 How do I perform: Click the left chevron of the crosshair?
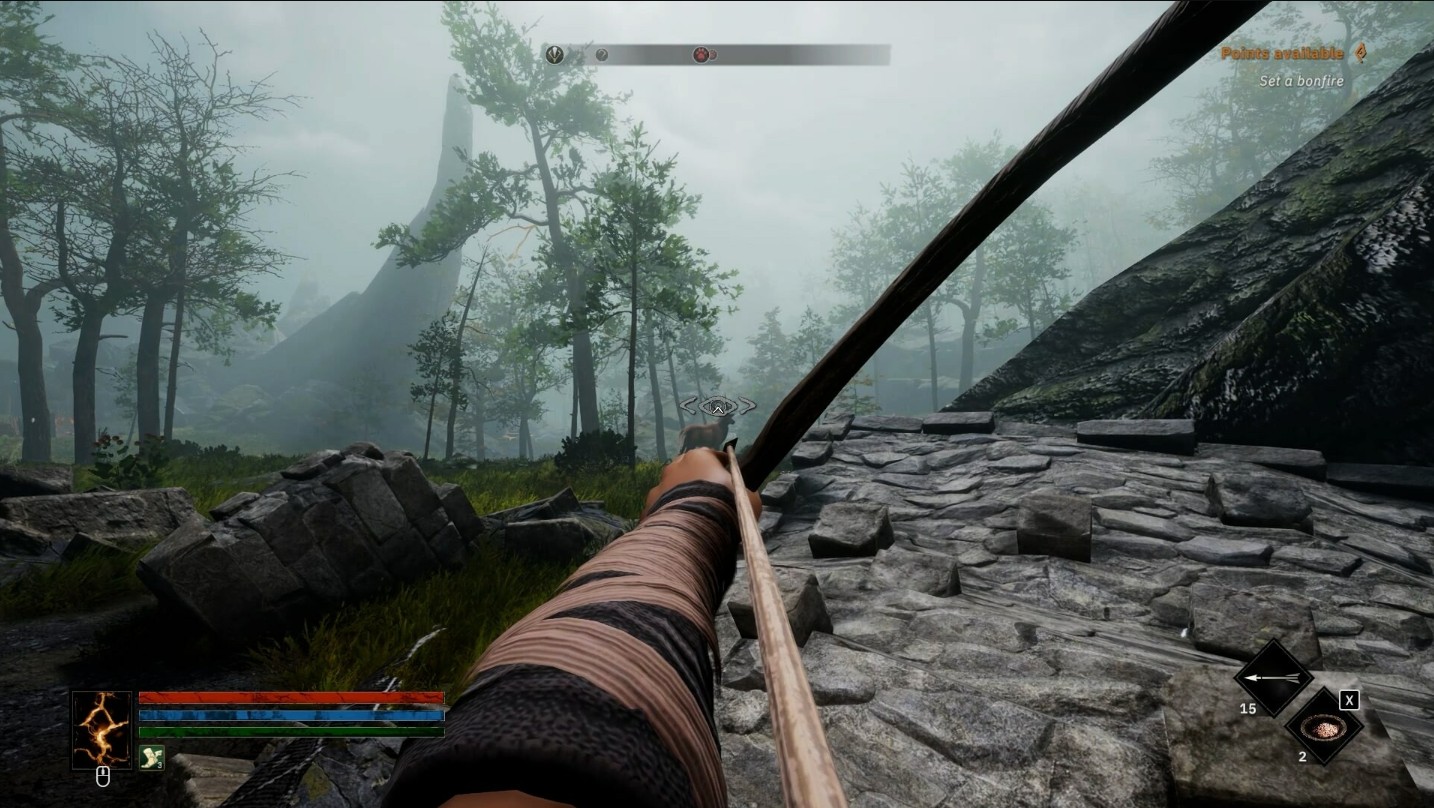690,406
